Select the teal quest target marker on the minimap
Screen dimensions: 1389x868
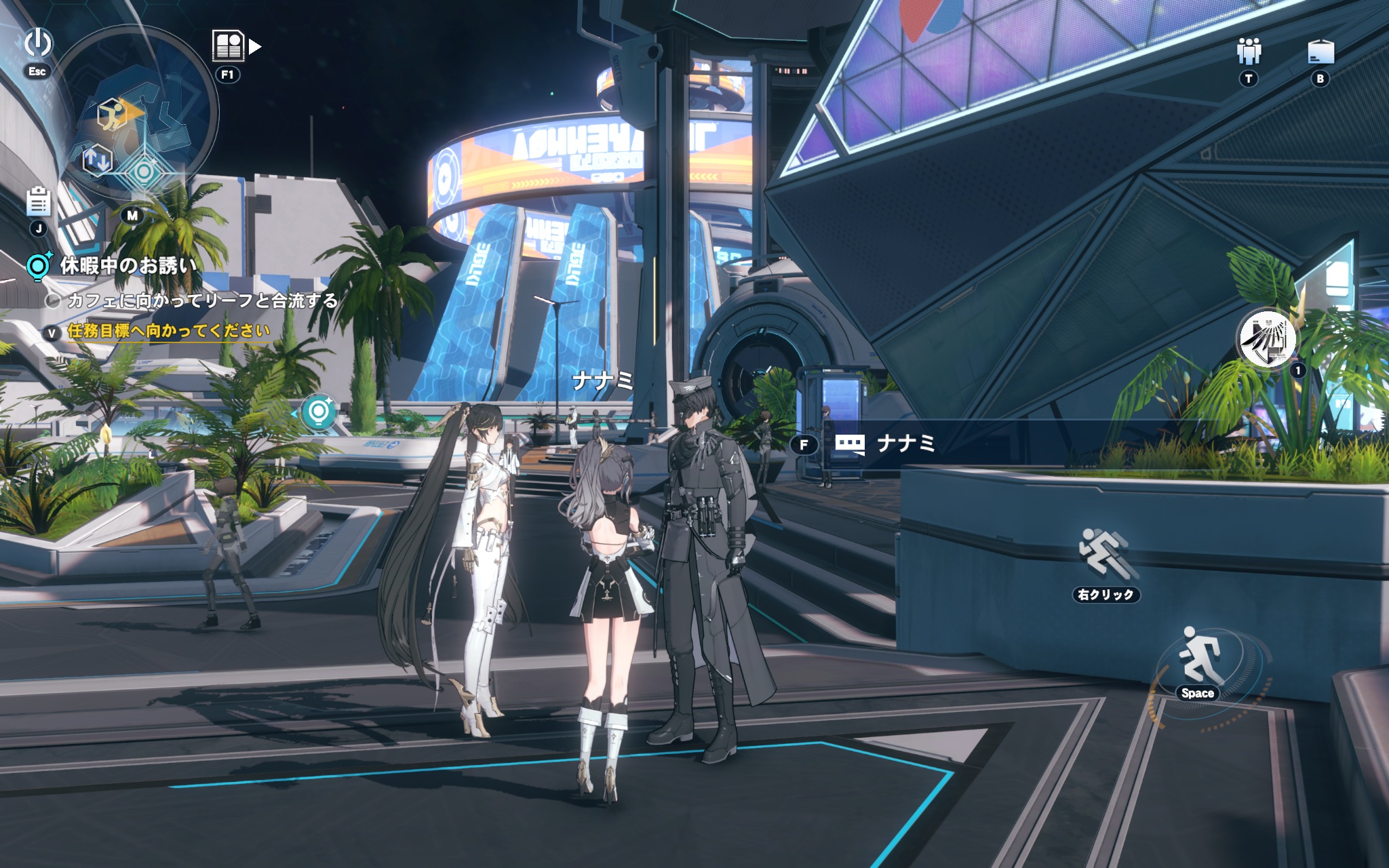[144, 172]
